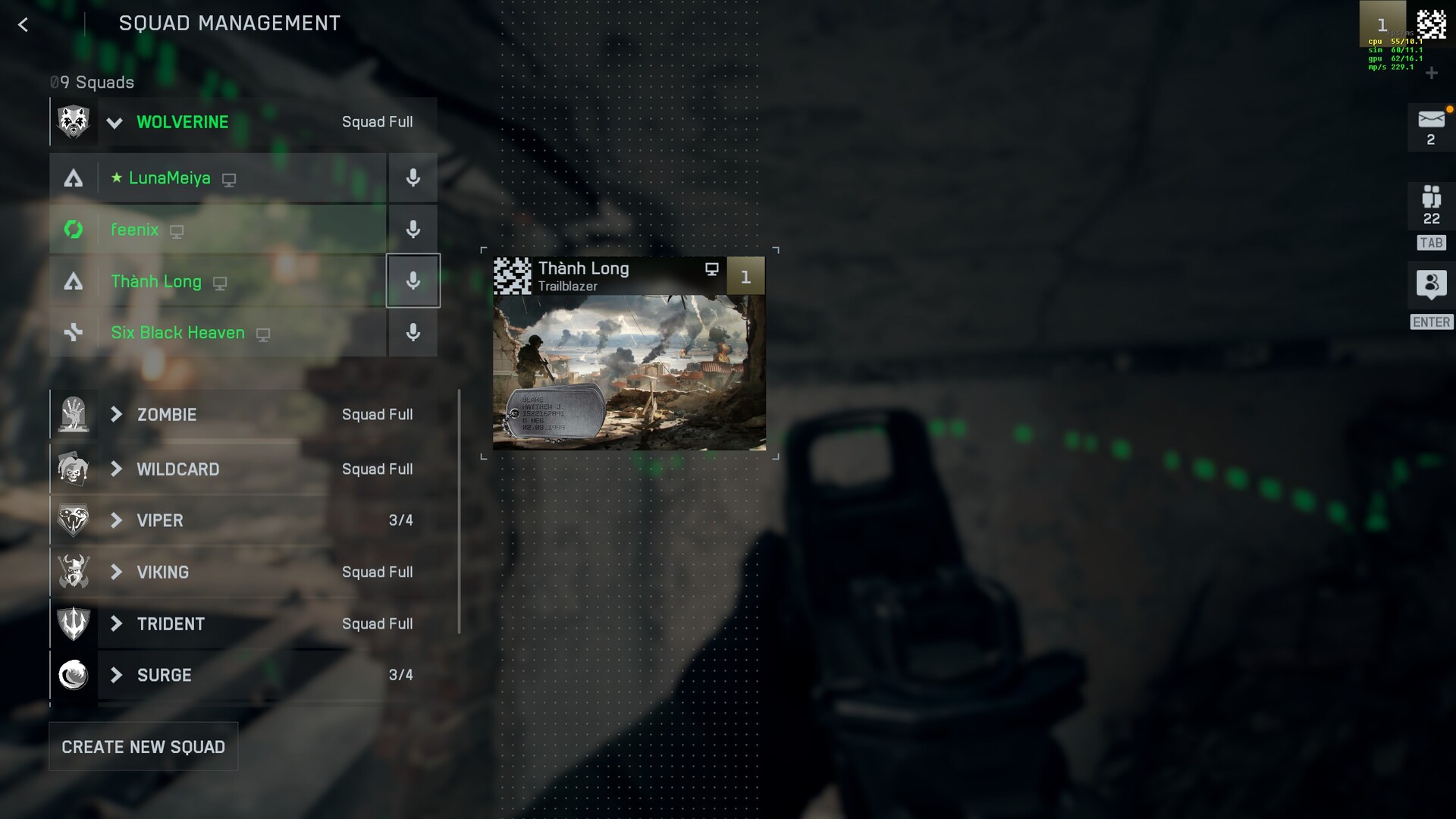
Task: View Thành Long's Trailblazer player card
Action: coord(629,353)
